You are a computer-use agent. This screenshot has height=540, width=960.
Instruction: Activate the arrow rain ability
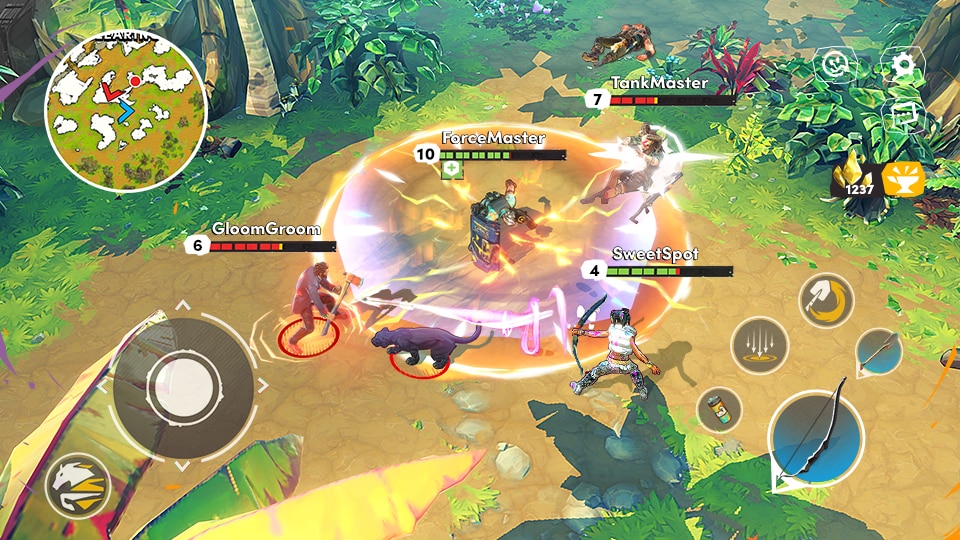tap(760, 346)
